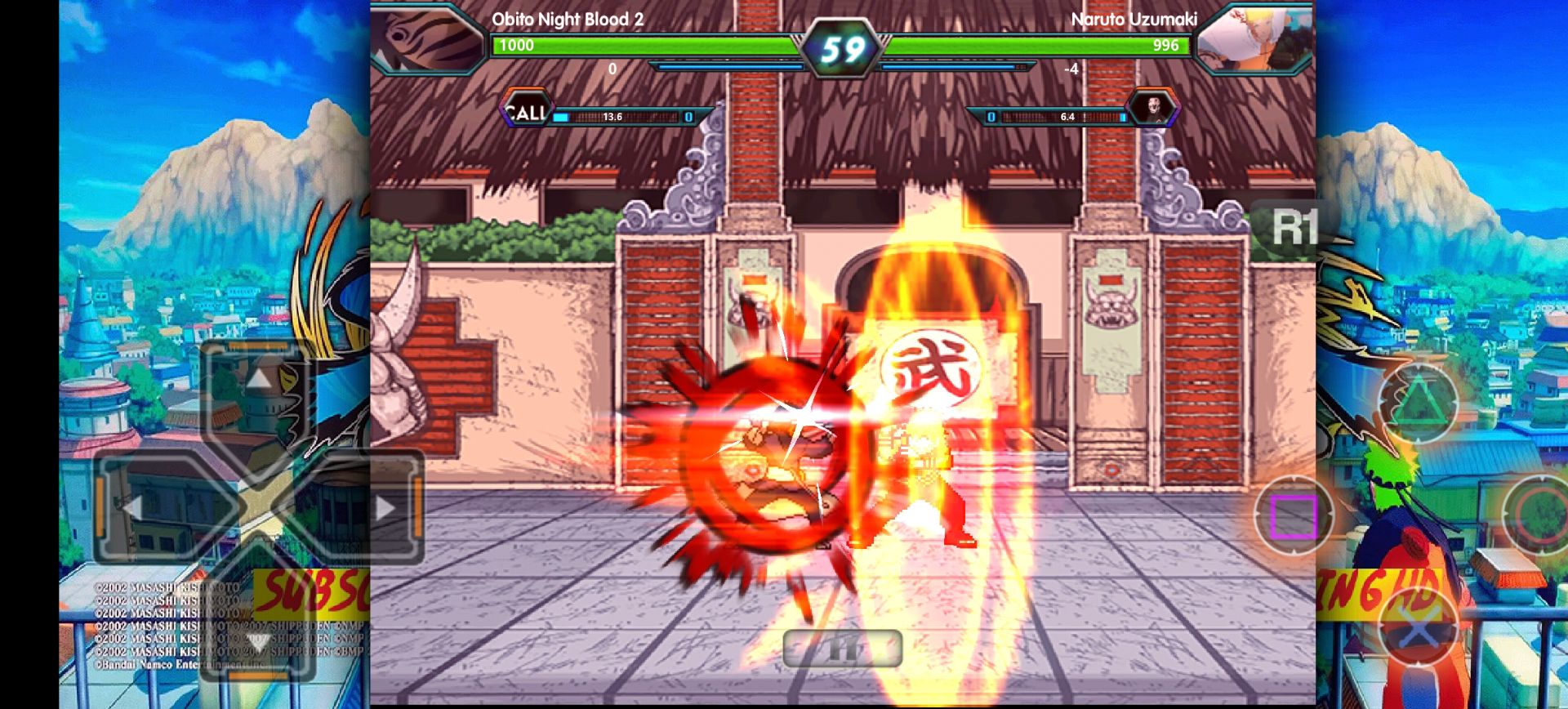
Task: Tap Naruto's small support character icon
Action: [x=1154, y=109]
